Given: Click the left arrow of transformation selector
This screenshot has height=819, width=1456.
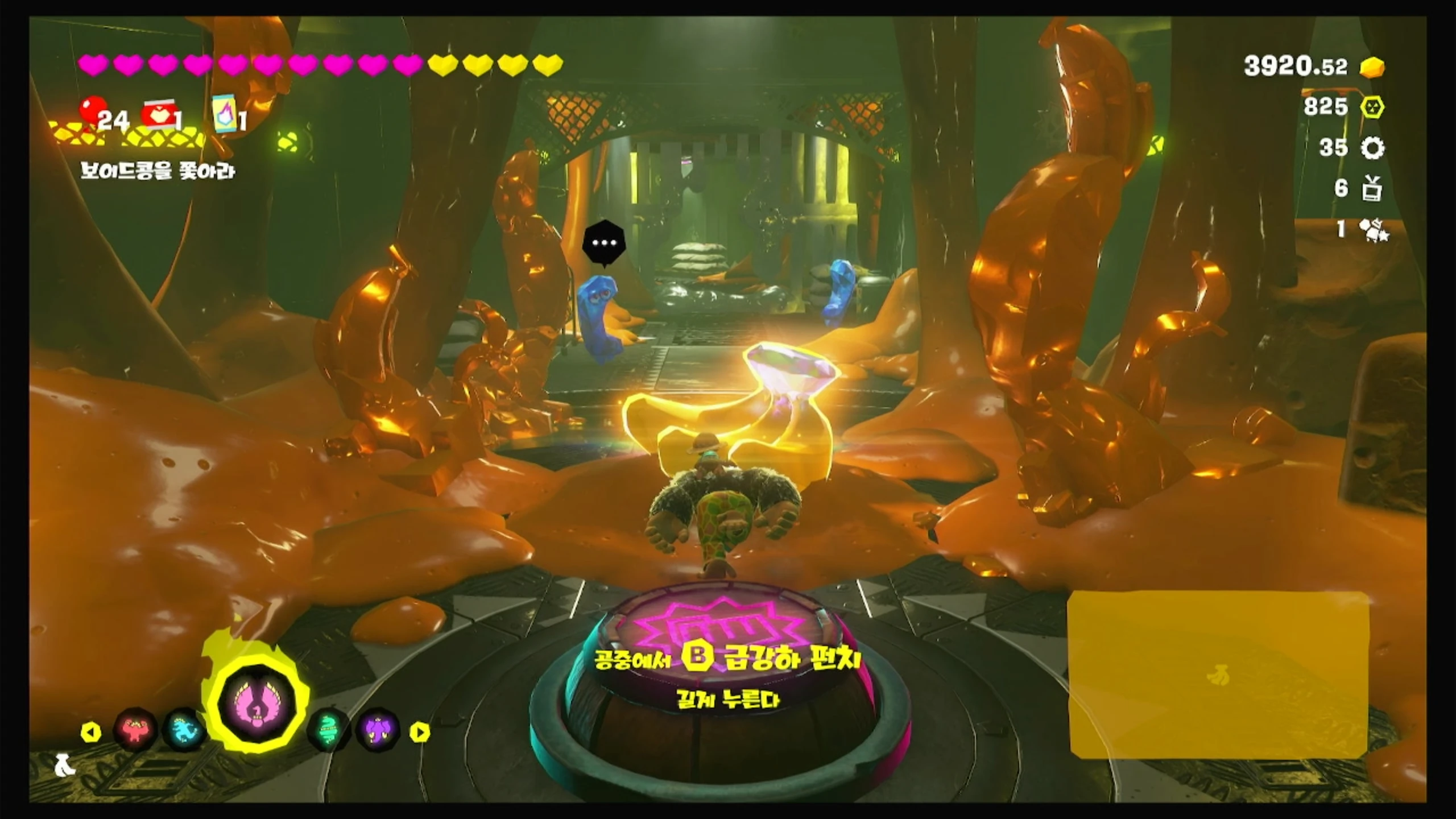Looking at the screenshot, I should click(90, 732).
